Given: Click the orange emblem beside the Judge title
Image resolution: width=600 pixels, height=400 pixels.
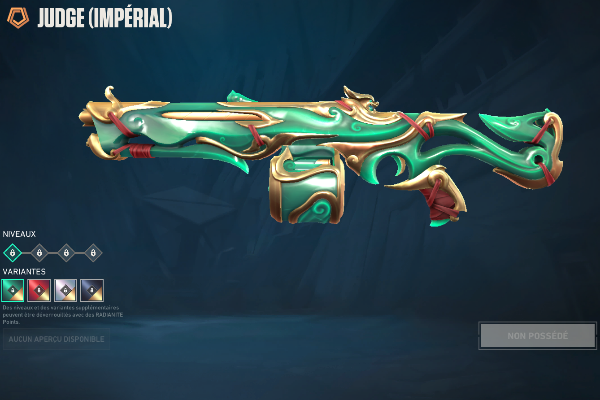Looking at the screenshot, I should point(16,18).
